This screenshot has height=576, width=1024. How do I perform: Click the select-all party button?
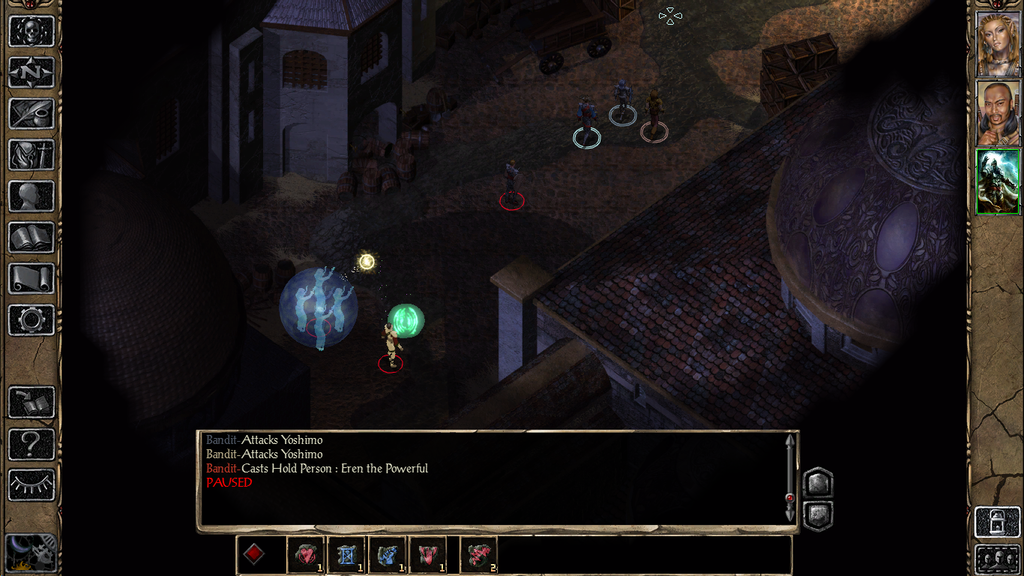coord(997,558)
